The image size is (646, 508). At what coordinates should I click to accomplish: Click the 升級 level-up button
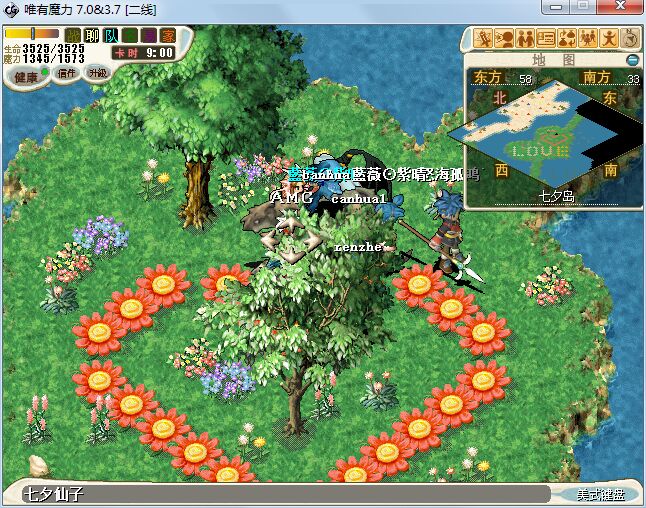pos(97,73)
